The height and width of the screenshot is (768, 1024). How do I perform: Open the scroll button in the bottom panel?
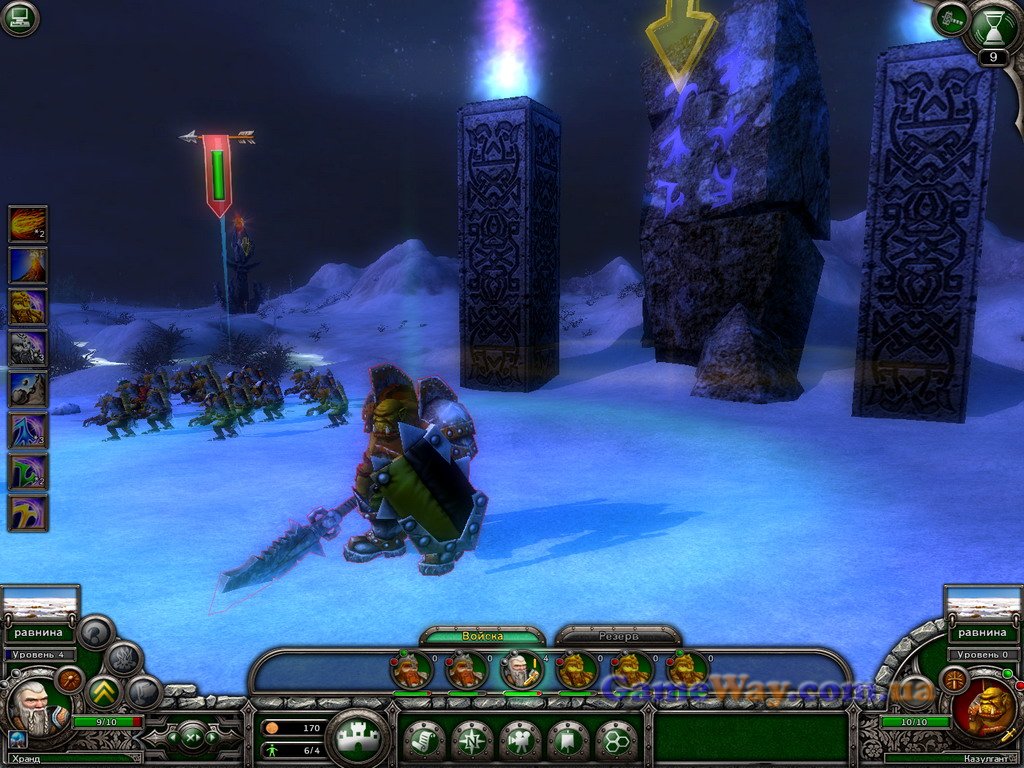coord(425,740)
